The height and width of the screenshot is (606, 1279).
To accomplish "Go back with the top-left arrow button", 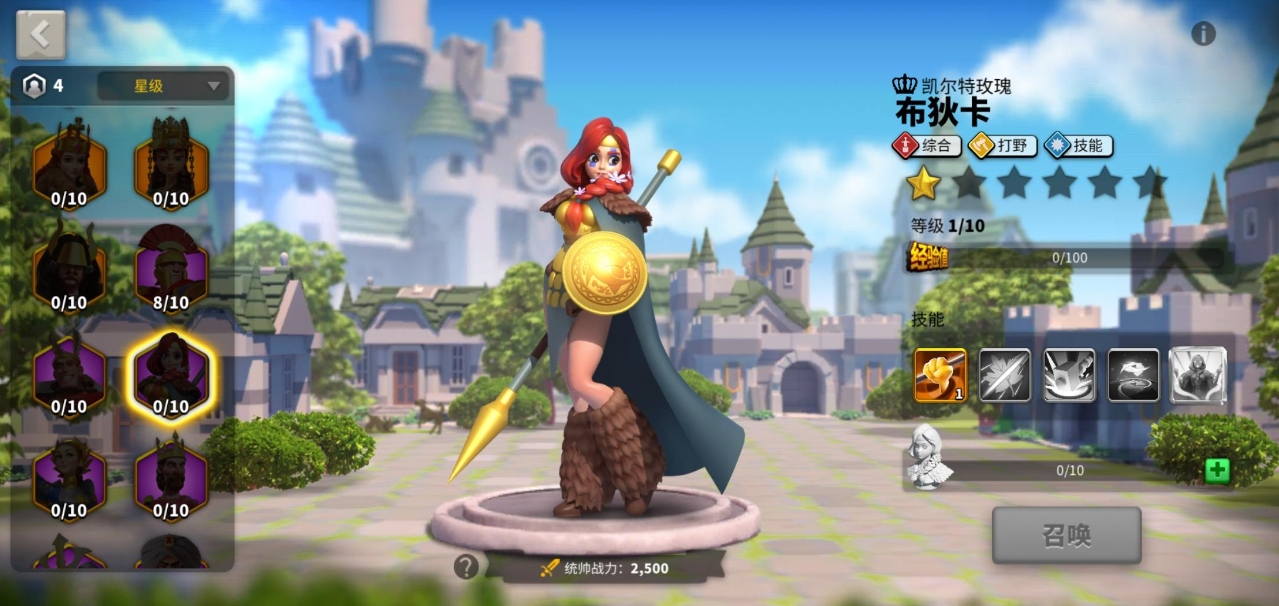I will tap(41, 35).
